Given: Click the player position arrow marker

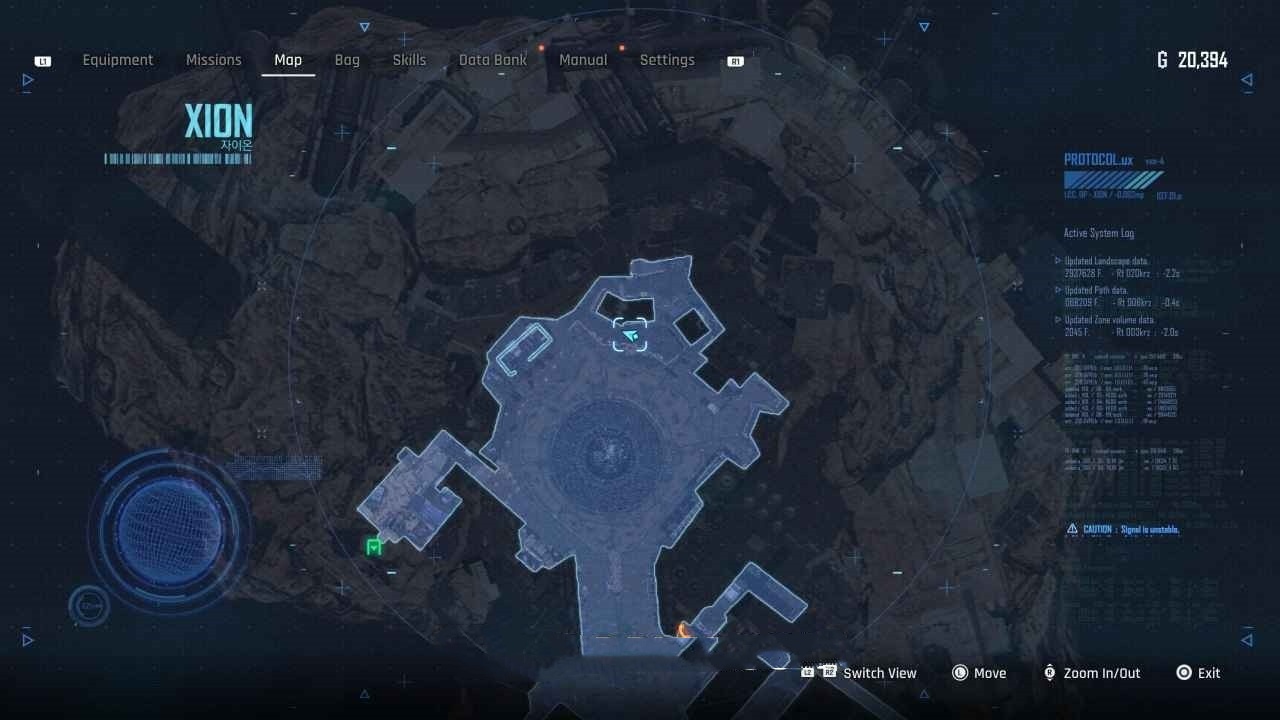Looking at the screenshot, I should (630, 336).
